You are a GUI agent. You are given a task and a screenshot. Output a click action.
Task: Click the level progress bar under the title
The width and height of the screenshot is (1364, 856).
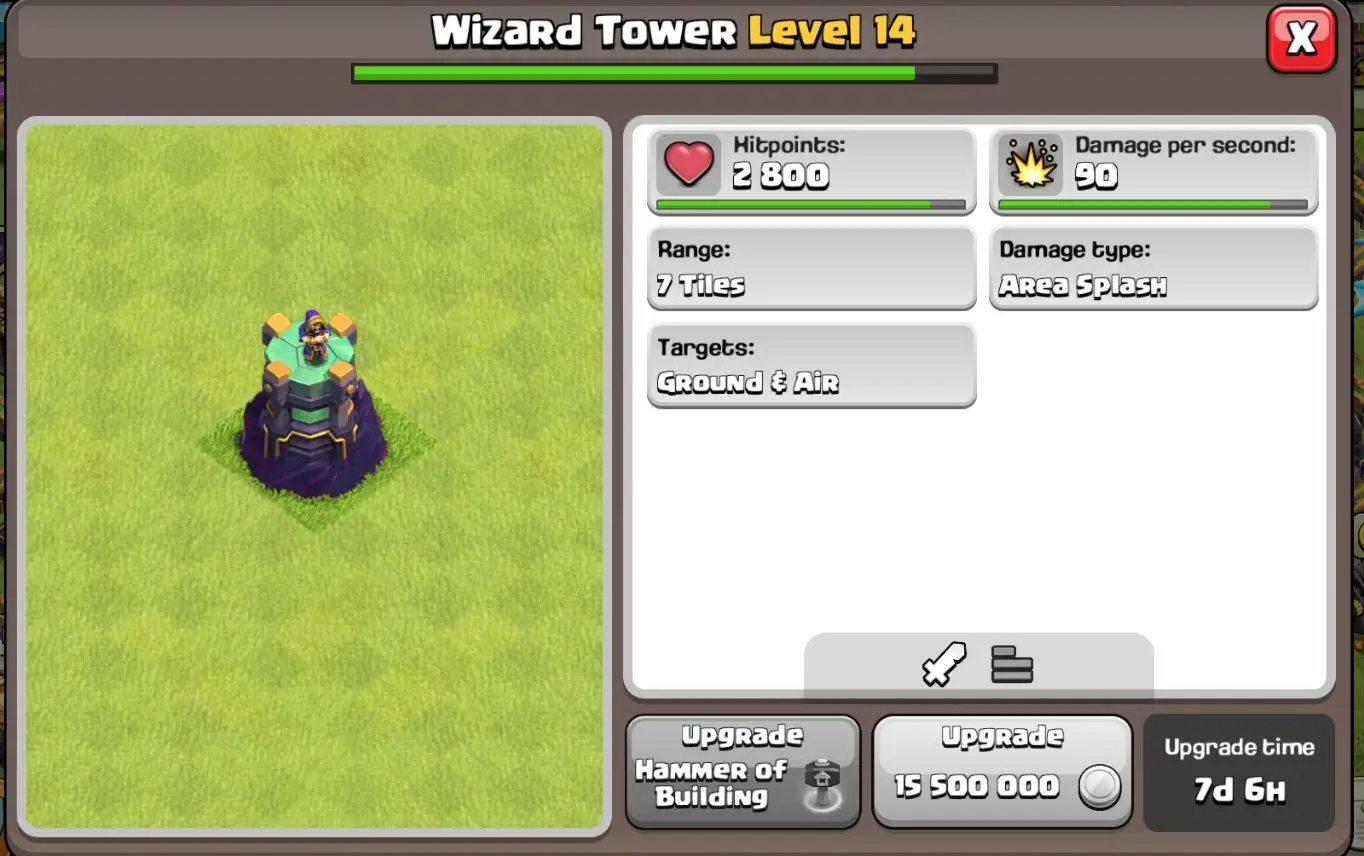pos(674,71)
